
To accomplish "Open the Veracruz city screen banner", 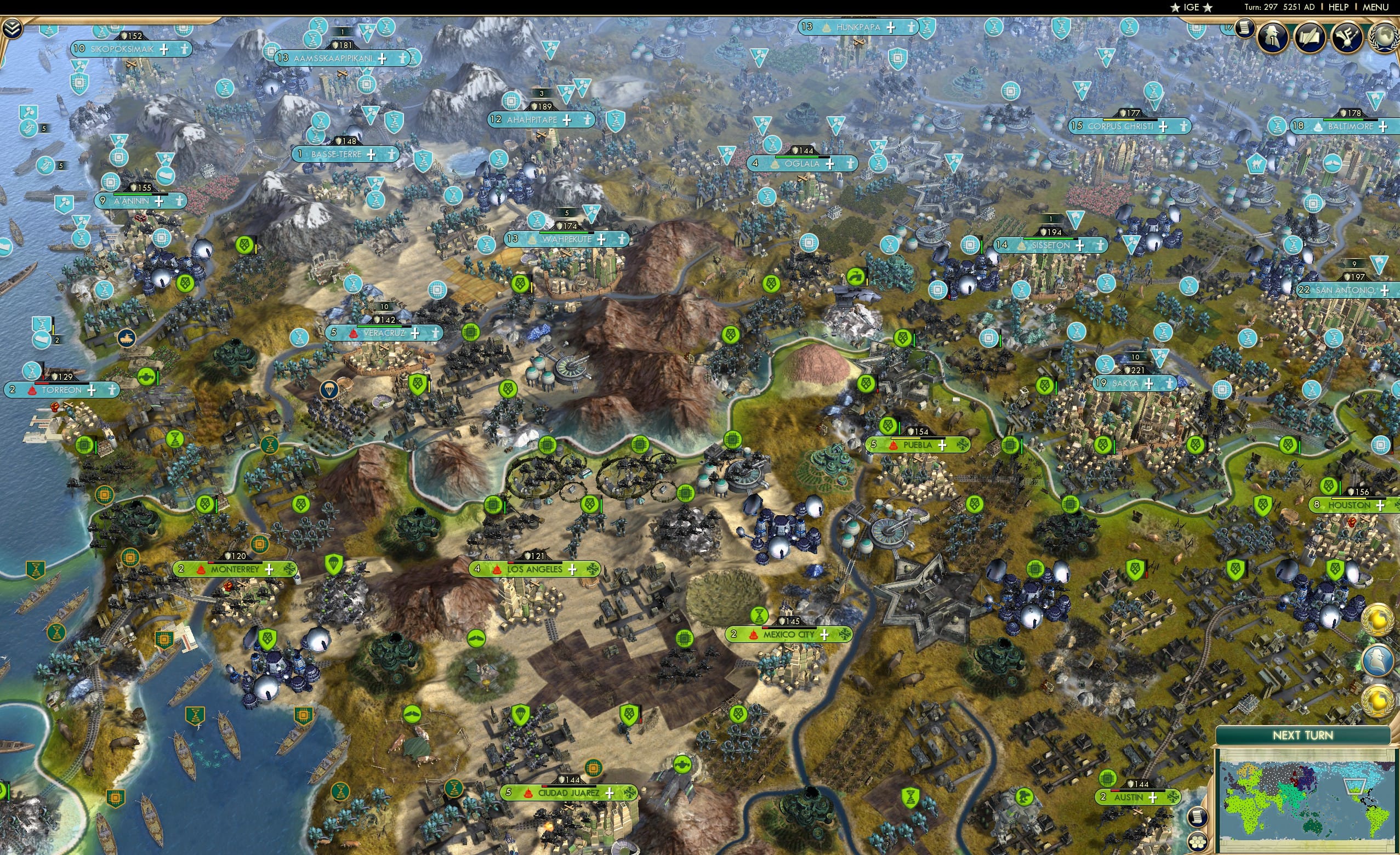I will click(386, 333).
